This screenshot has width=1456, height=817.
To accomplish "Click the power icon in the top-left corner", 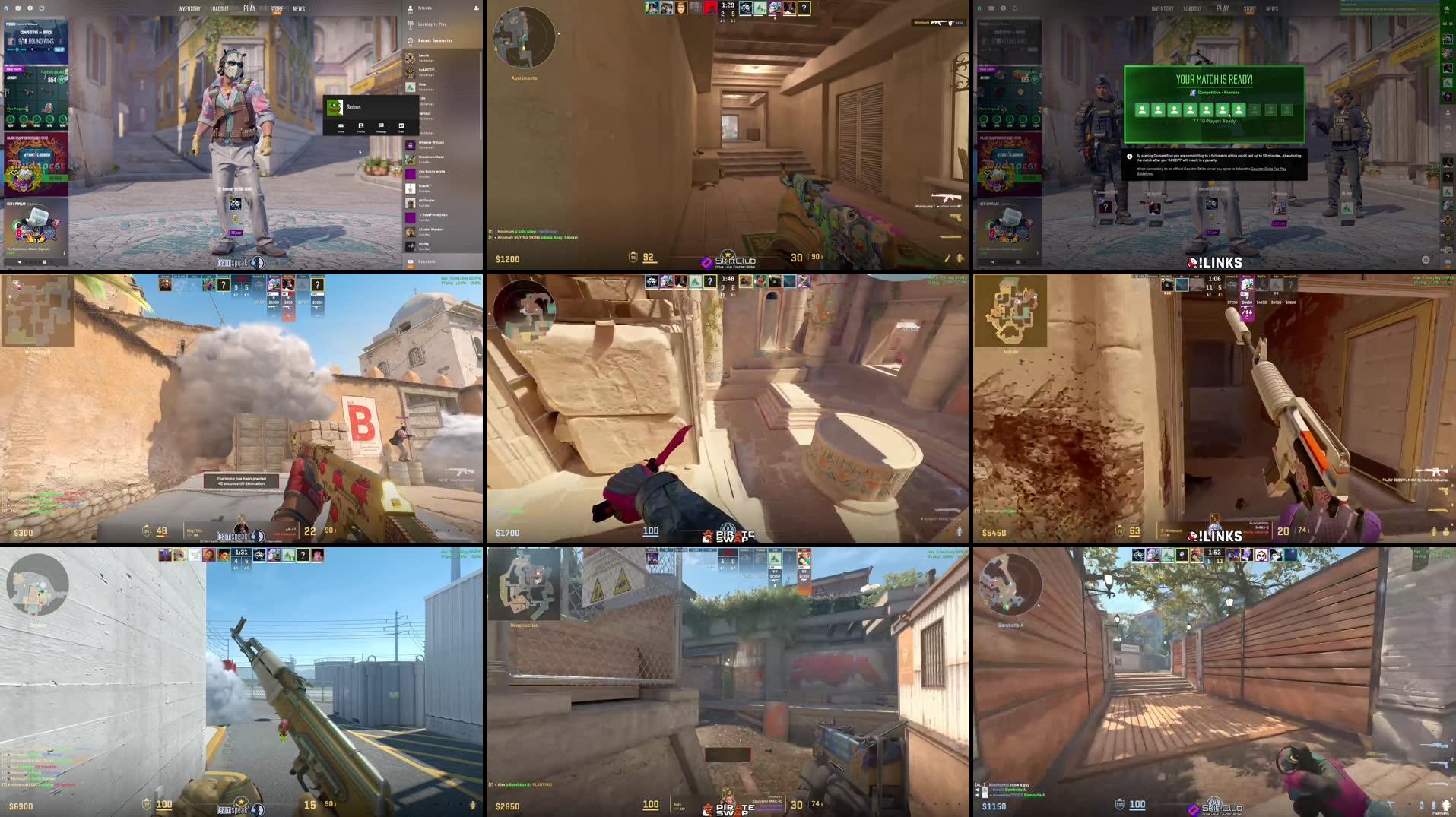I will [41, 8].
